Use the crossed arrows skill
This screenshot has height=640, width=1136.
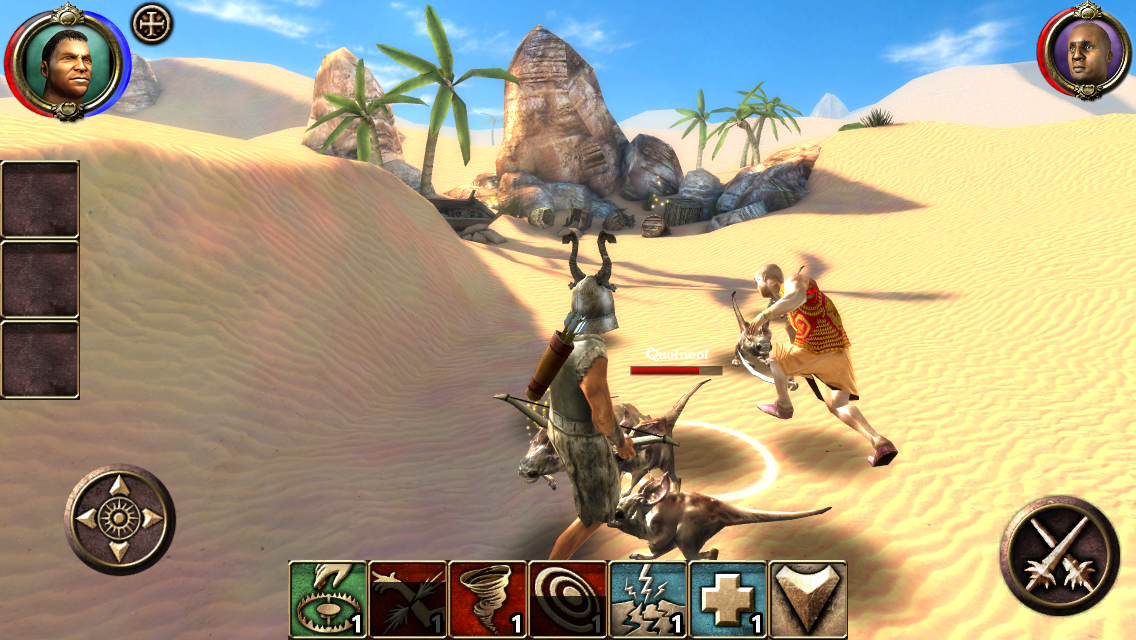click(407, 599)
